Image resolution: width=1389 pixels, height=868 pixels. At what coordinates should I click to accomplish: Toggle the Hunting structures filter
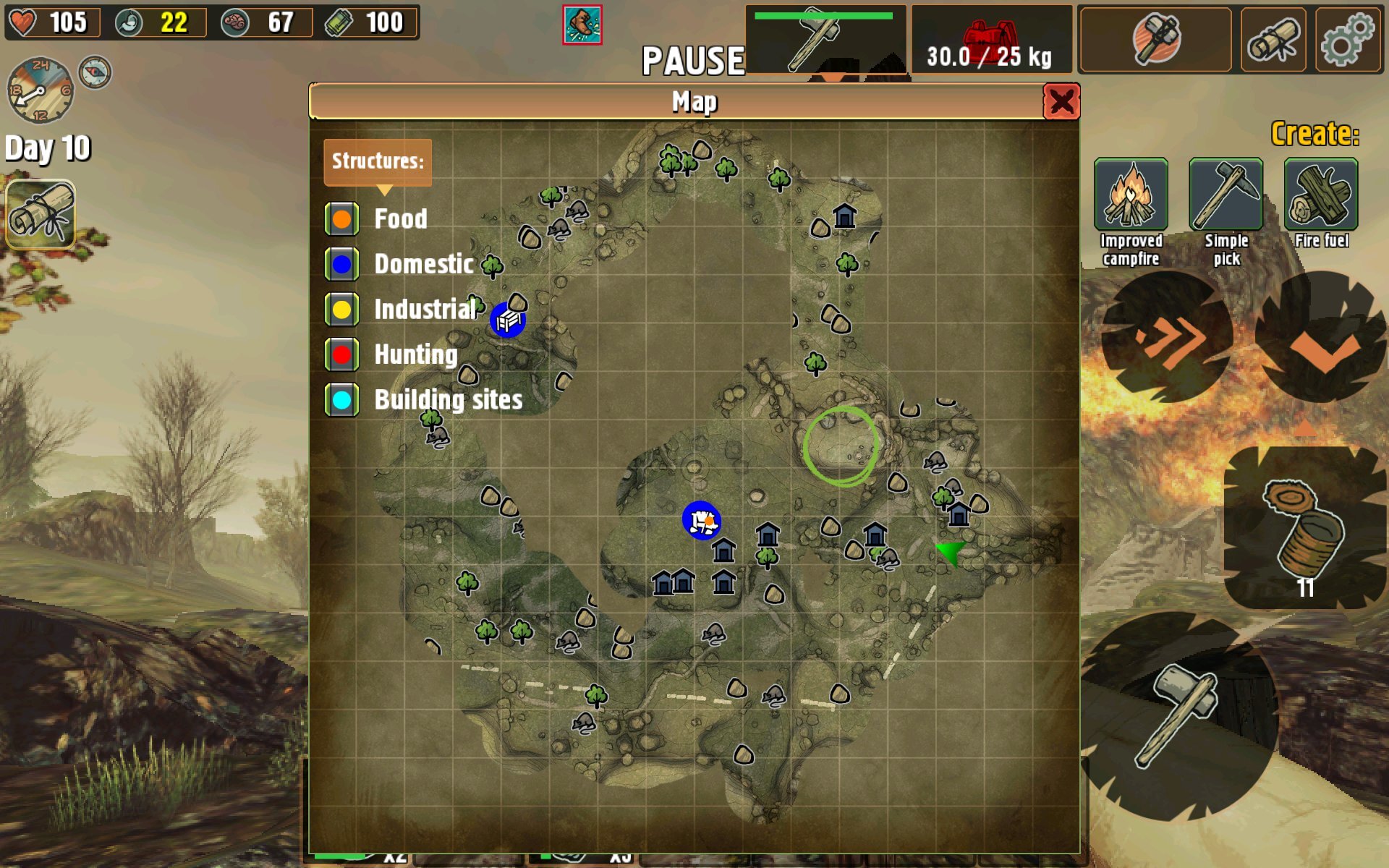pyautogui.click(x=341, y=354)
